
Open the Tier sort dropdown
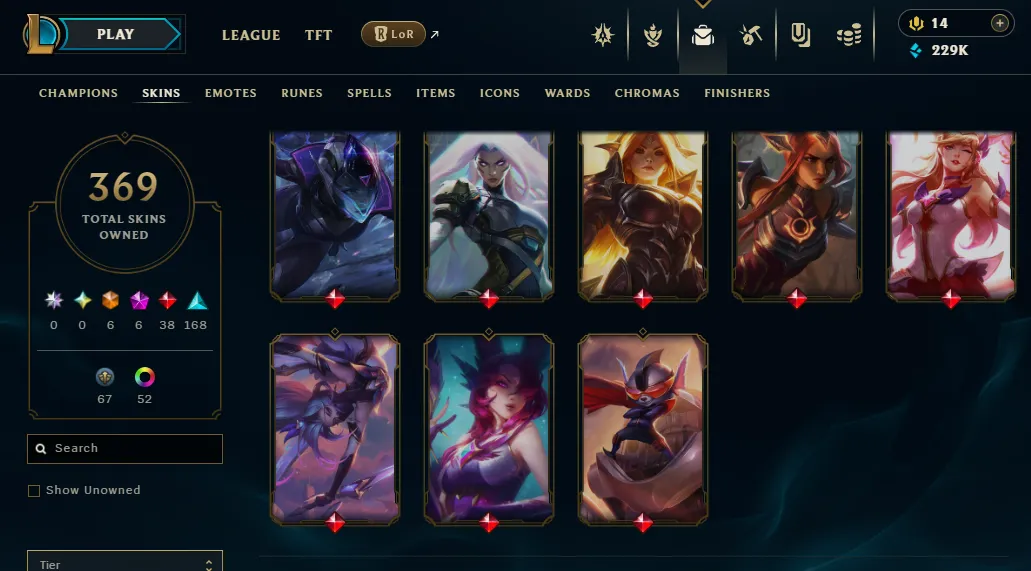point(125,564)
